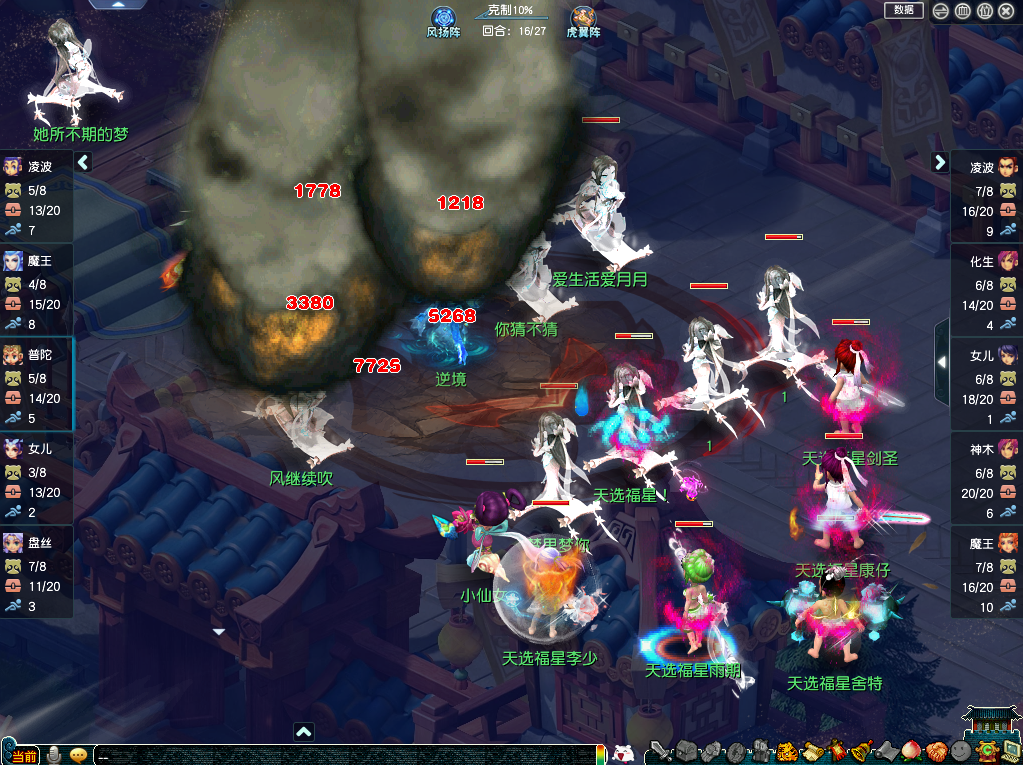Screen dimensions: 1023x765
Task: Open the 数据 data panel
Action: [x=903, y=10]
